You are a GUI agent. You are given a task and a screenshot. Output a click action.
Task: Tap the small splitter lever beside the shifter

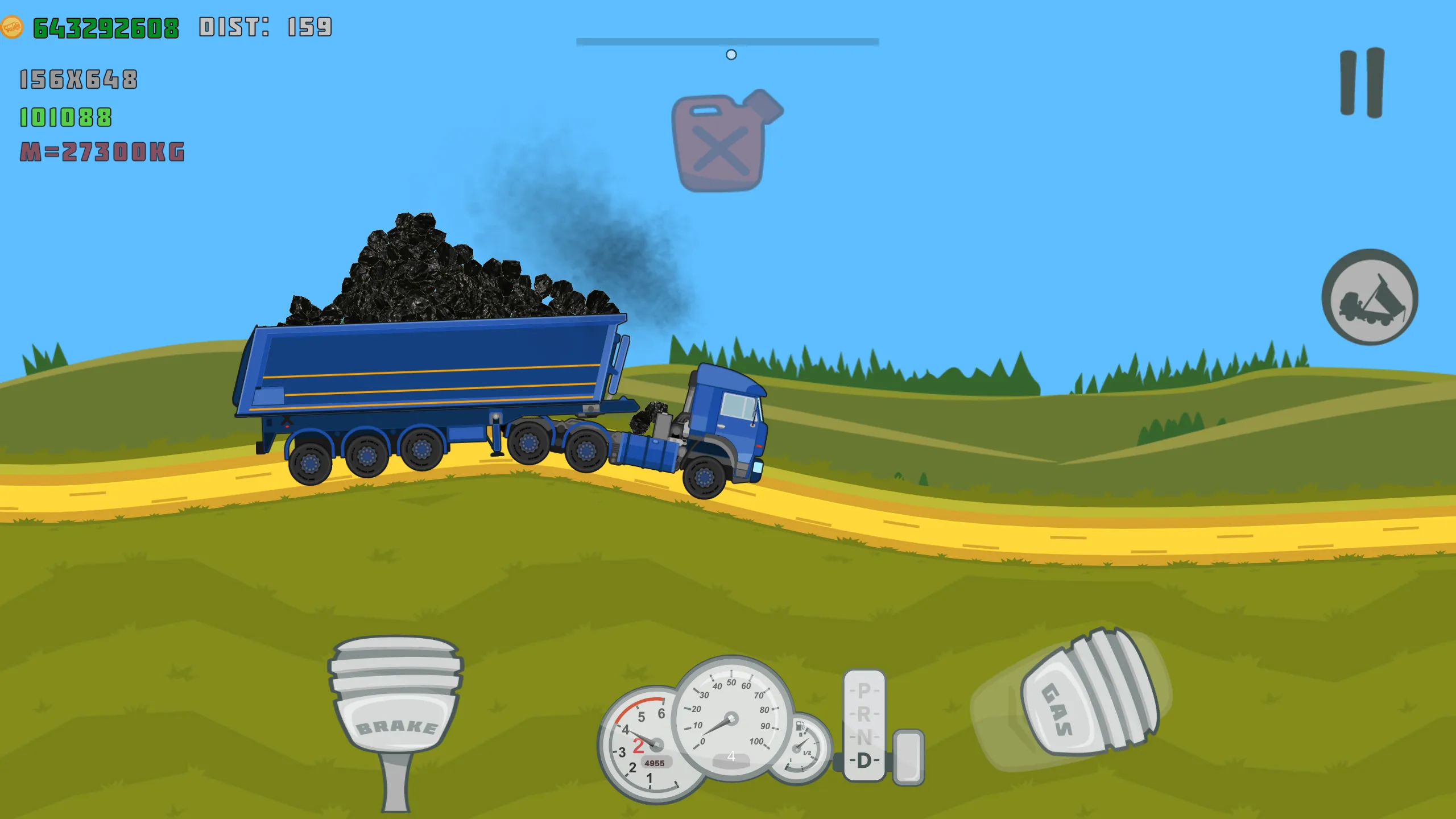pos(908,756)
